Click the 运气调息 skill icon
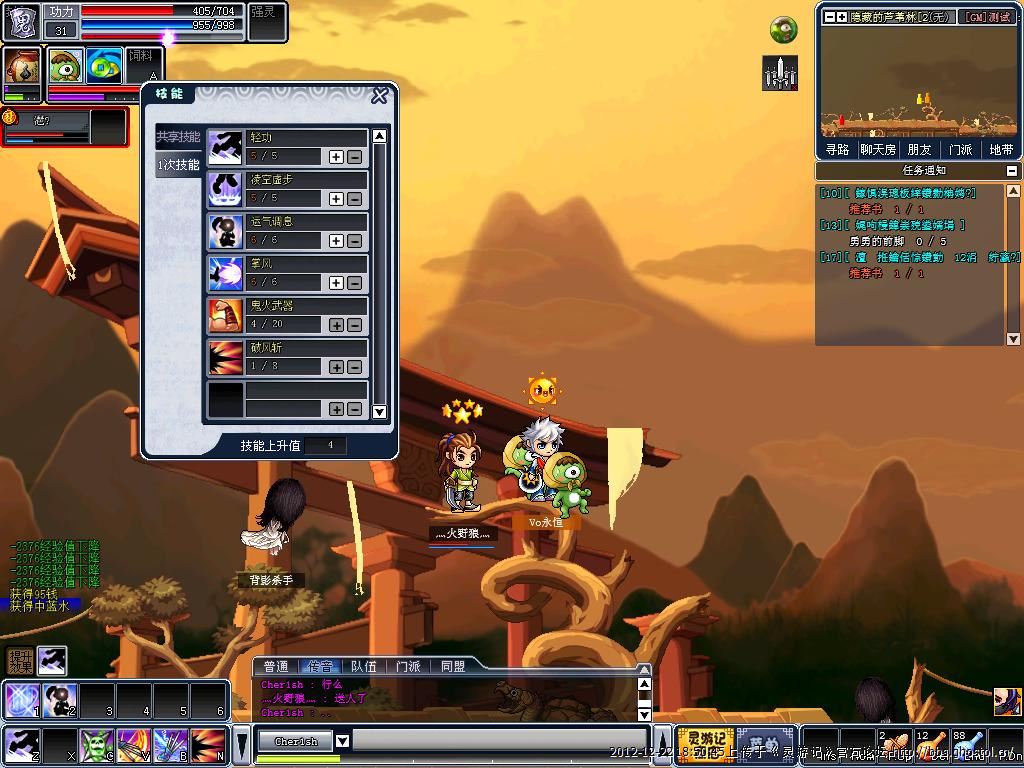Viewport: 1024px width, 768px height. [225, 231]
